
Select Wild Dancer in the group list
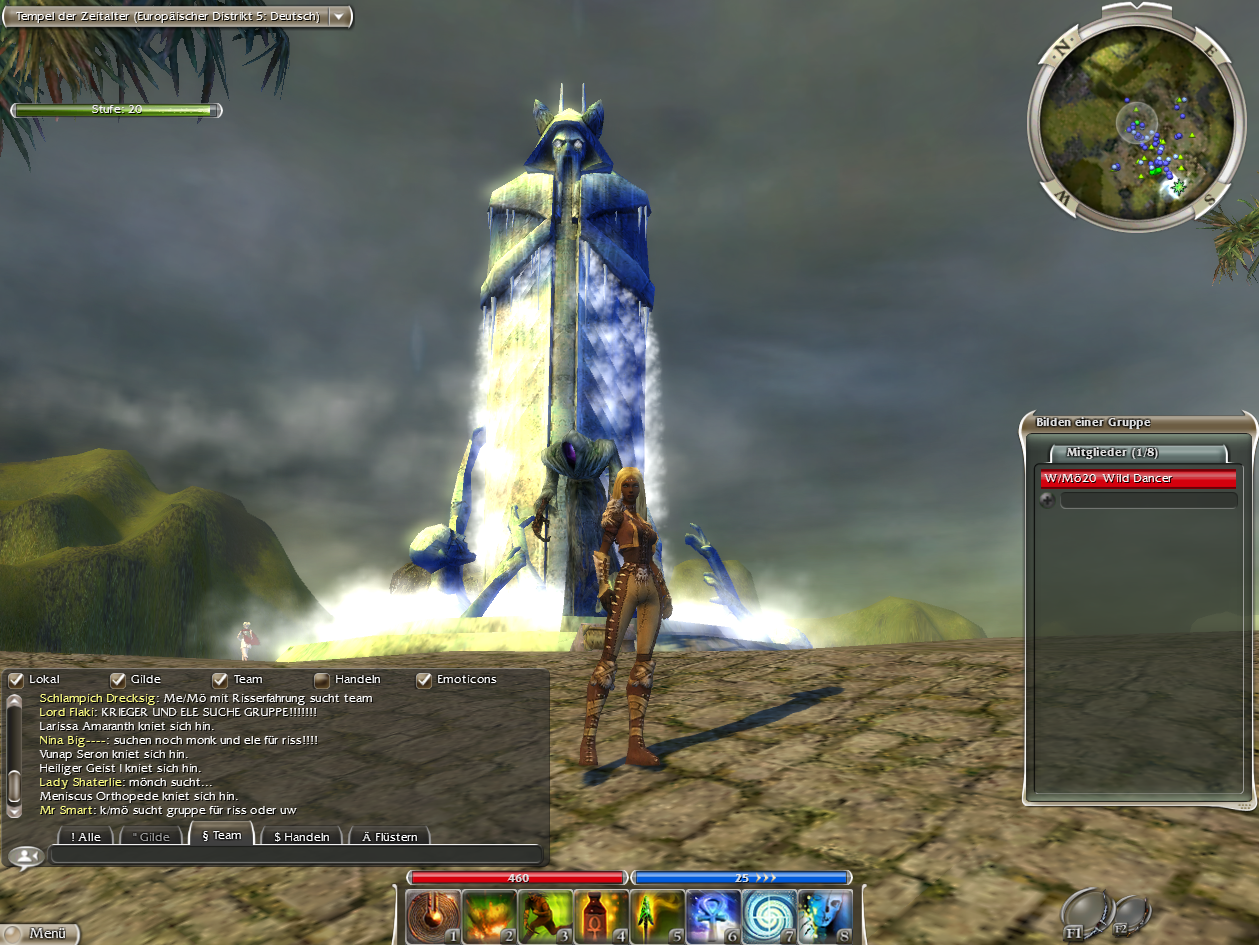coord(1138,479)
